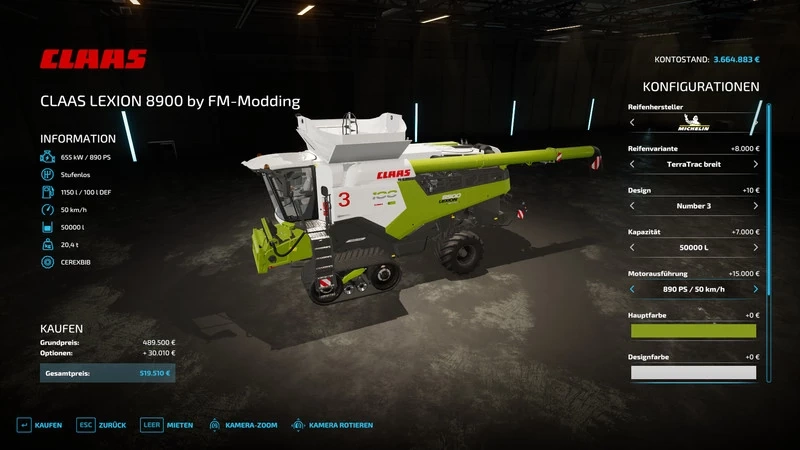Open the white Designfarbe color swatch
Viewport: 800px width, 450px height.
[693, 372]
